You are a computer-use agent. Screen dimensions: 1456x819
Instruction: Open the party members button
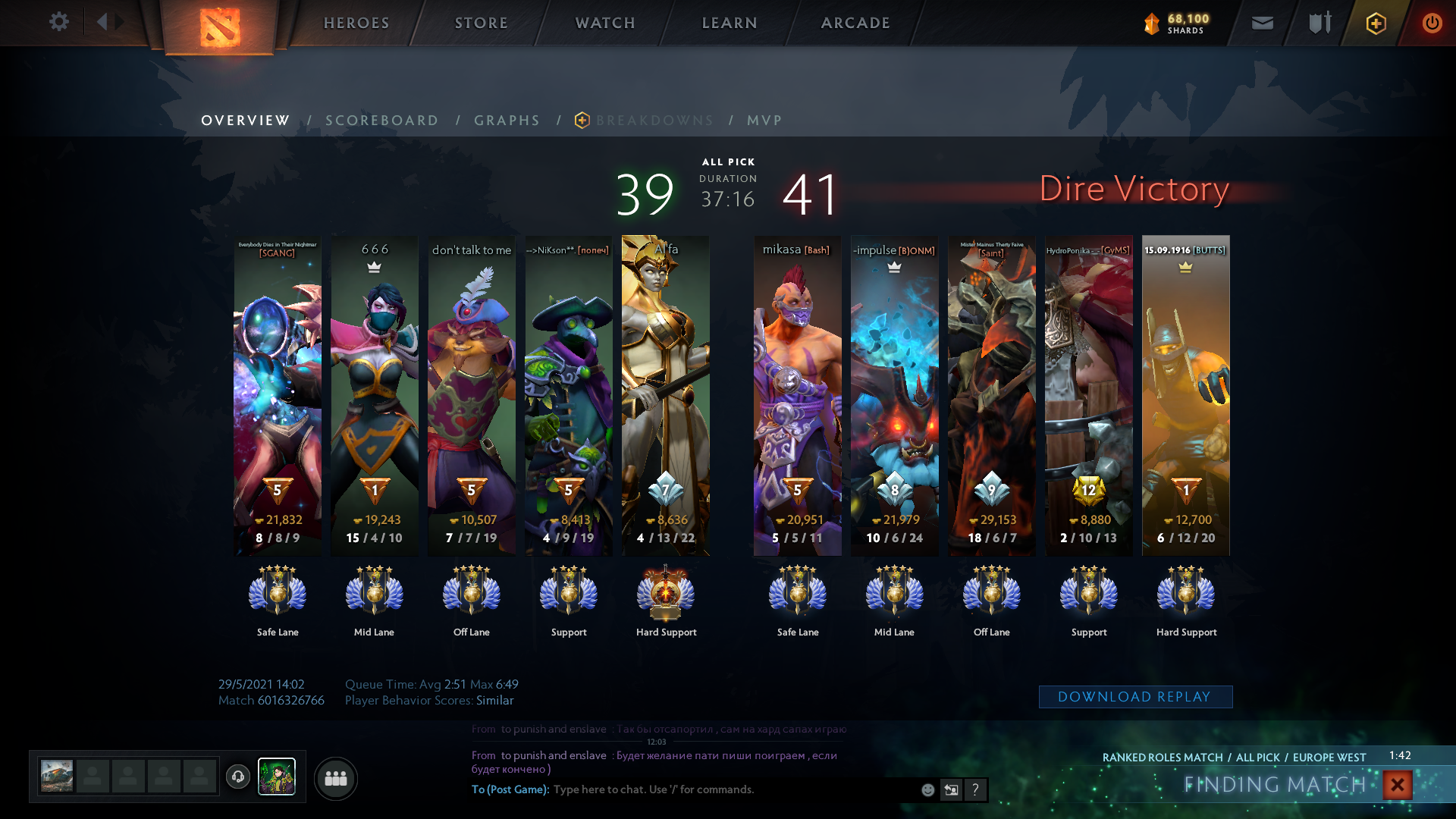pyautogui.click(x=335, y=778)
